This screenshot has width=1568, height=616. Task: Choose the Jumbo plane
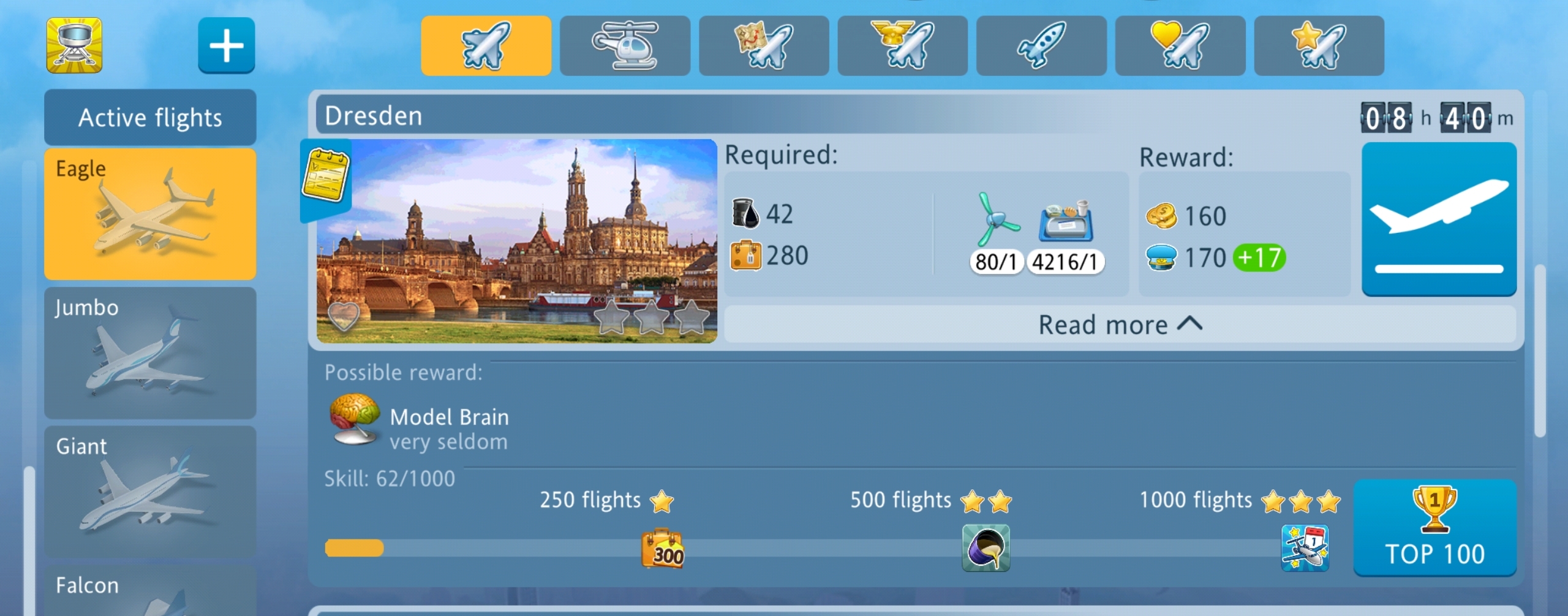(x=150, y=352)
